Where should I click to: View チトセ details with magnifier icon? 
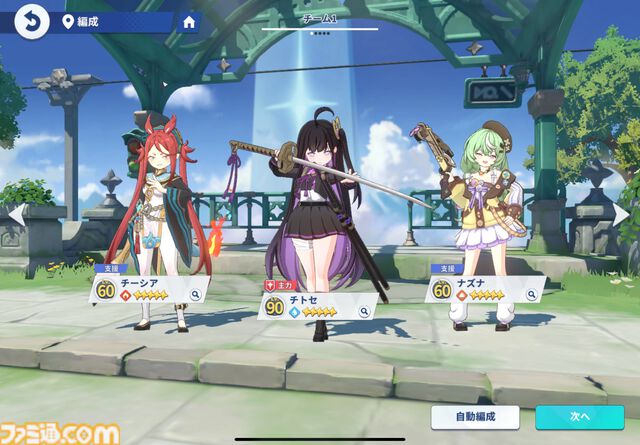coord(365,312)
